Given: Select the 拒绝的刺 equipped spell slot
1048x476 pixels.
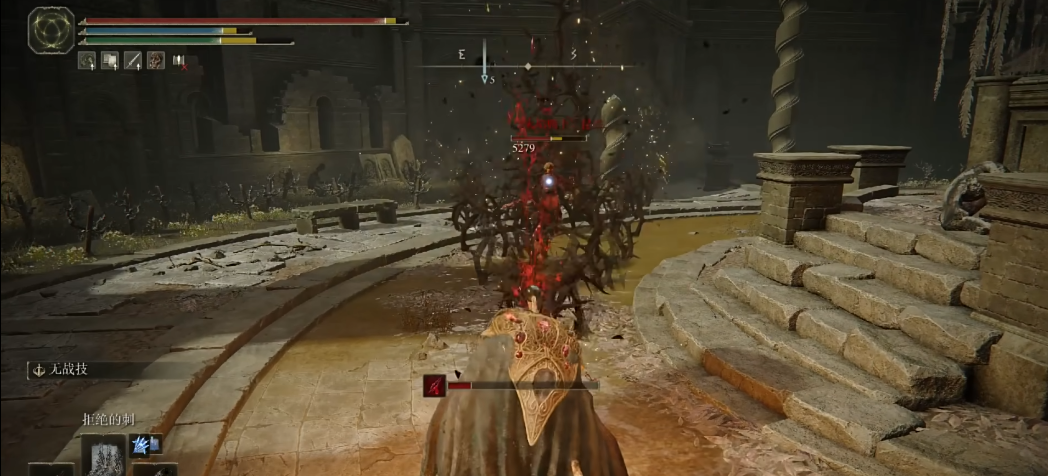Looking at the screenshot, I should (x=104, y=455).
